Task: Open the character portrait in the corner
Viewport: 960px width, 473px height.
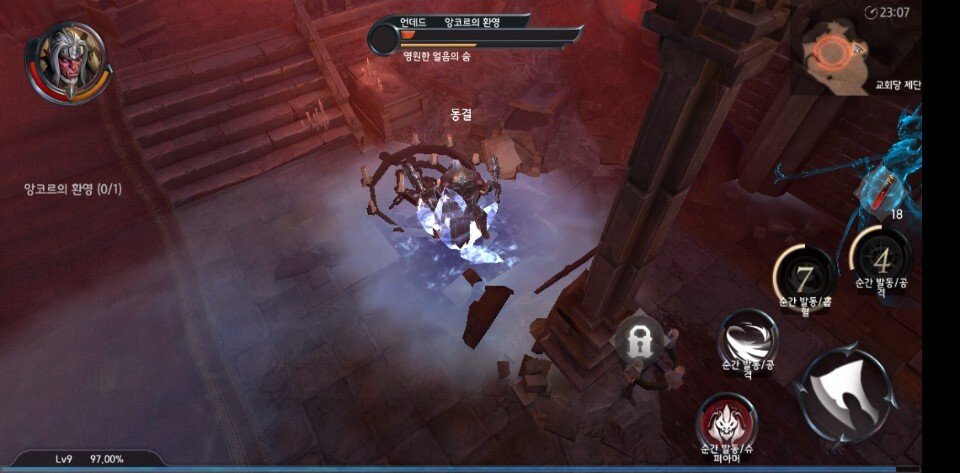Action: pyautogui.click(x=66, y=62)
